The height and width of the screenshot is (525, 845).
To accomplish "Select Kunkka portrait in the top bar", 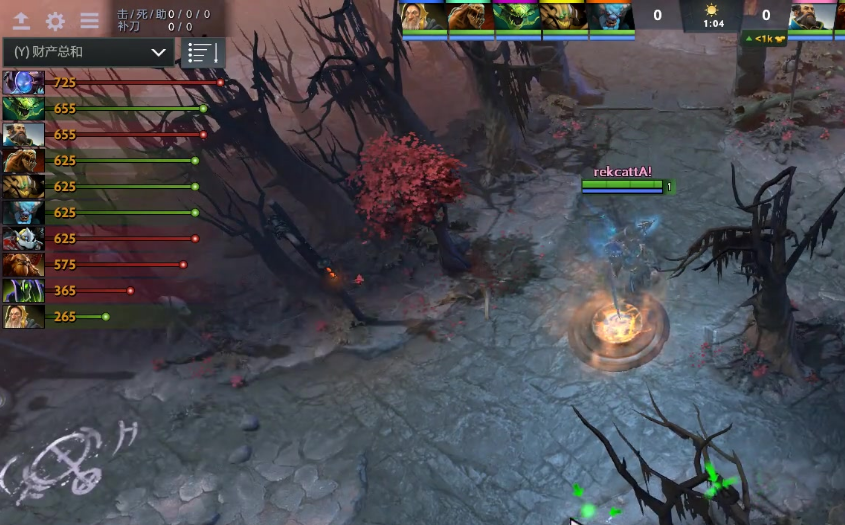I will tap(812, 16).
